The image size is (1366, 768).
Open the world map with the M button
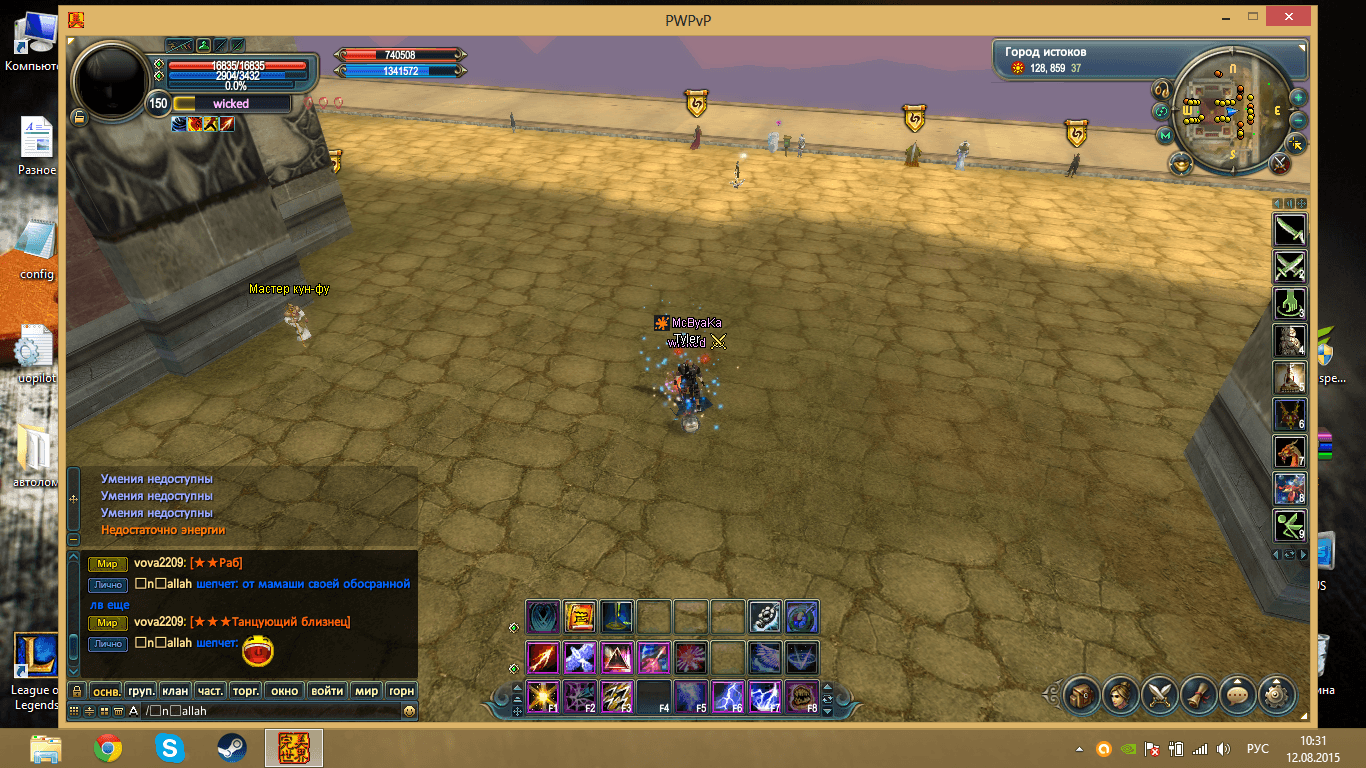[1164, 135]
